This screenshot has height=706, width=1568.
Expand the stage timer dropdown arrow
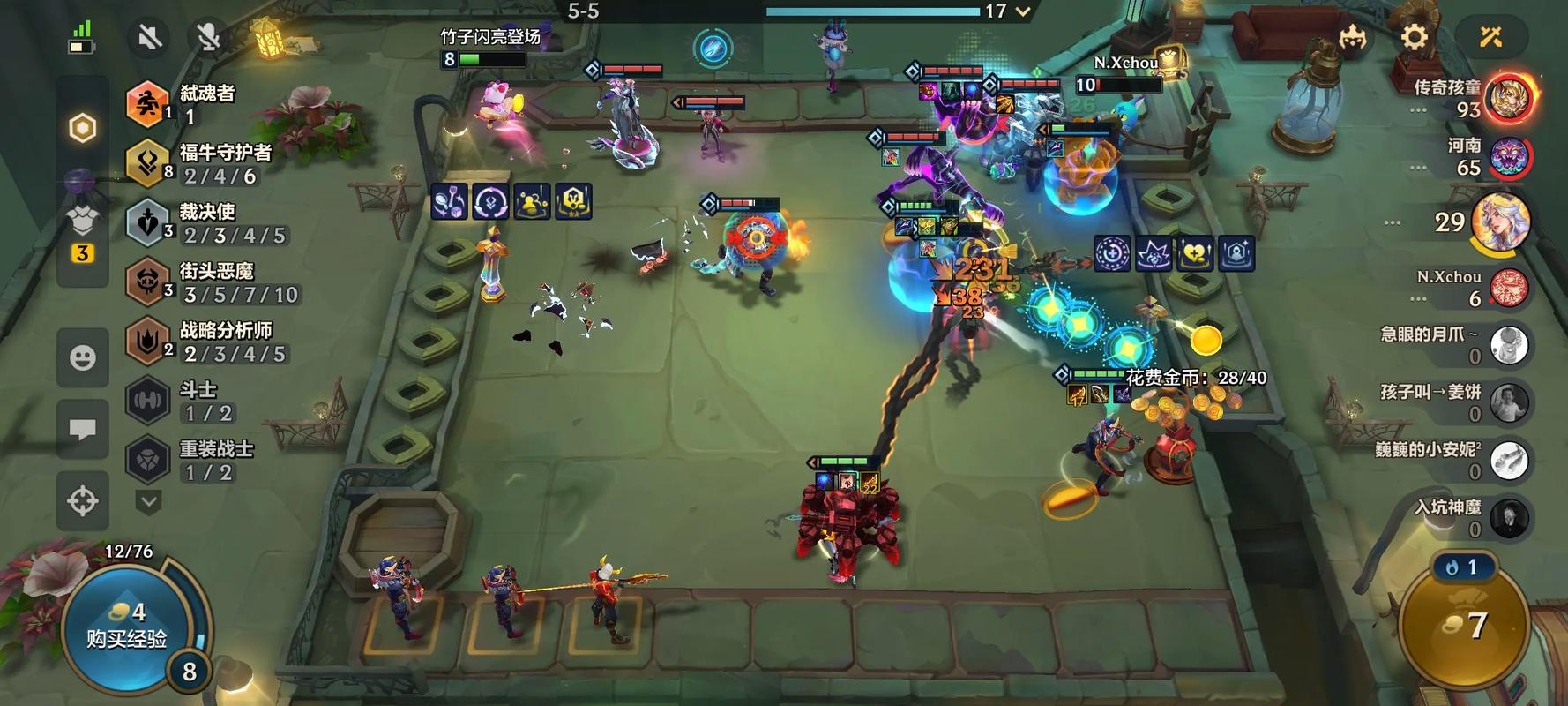(1023, 11)
